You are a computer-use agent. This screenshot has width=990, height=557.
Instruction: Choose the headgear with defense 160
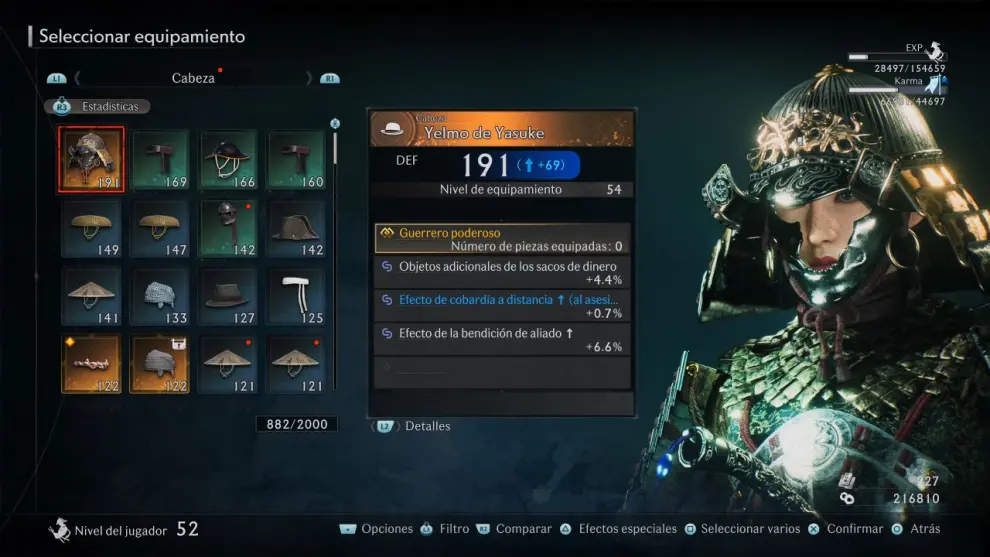pyautogui.click(x=296, y=159)
